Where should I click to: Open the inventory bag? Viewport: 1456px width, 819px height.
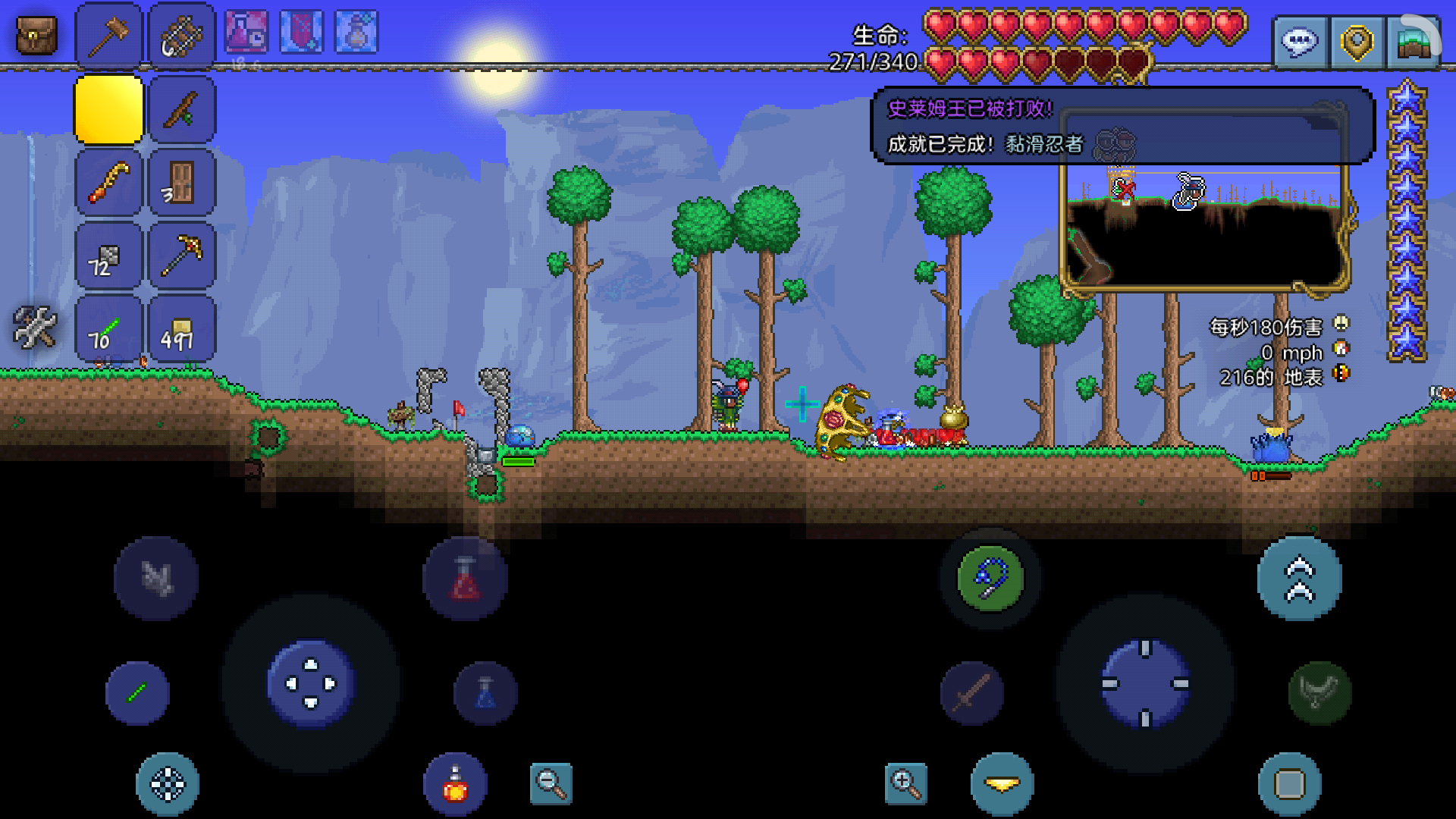[x=36, y=36]
